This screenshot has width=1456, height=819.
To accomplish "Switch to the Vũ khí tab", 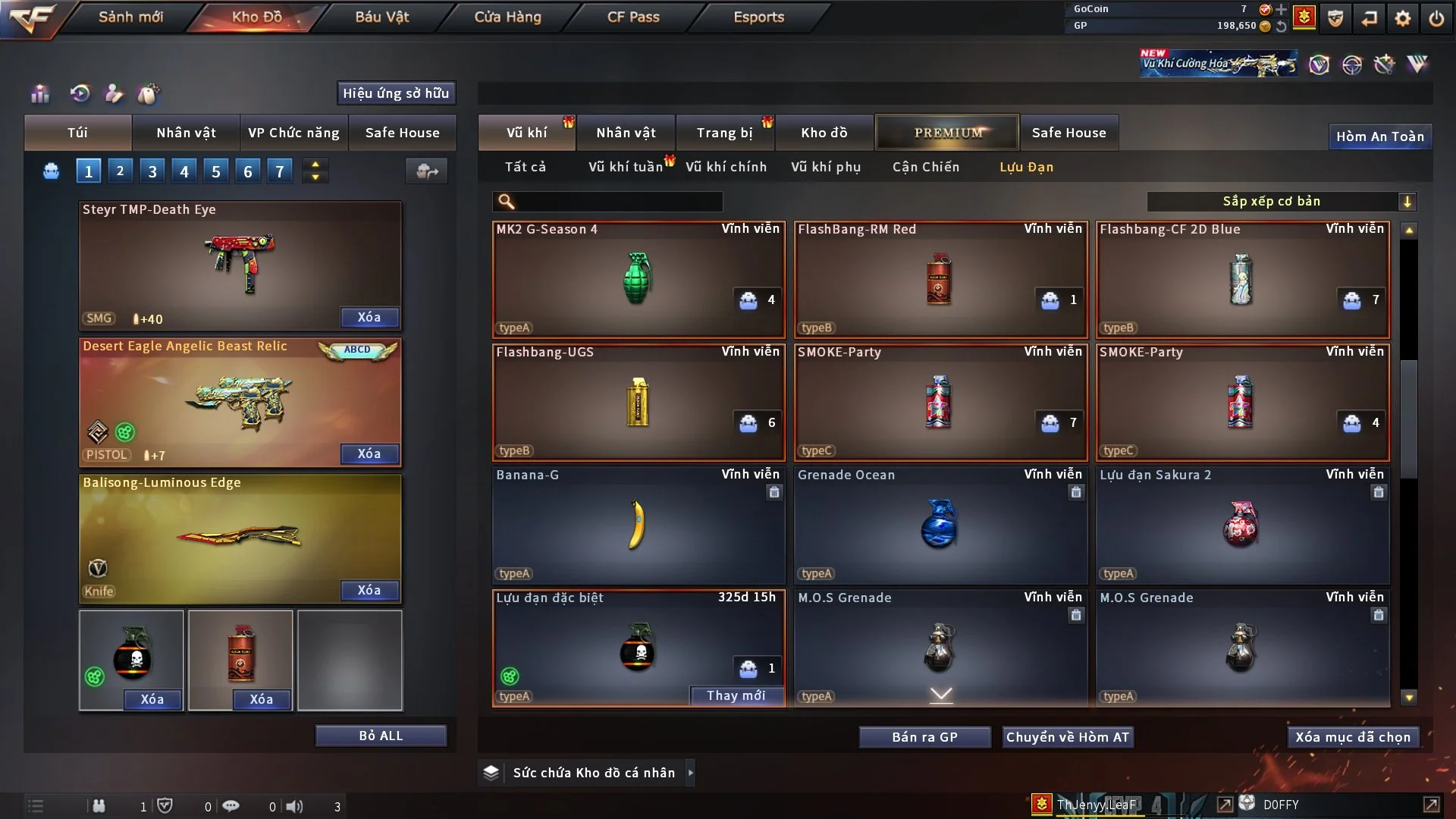I will pos(526,133).
